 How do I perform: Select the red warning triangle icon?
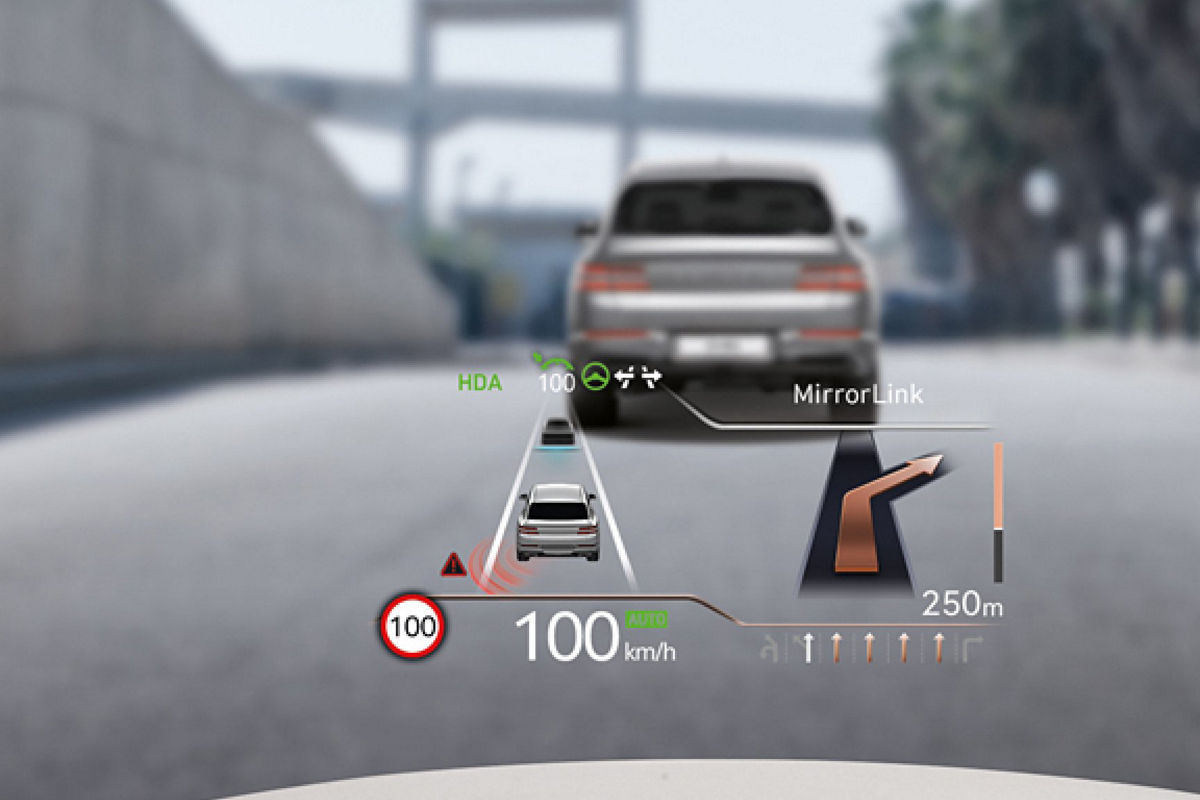pos(454,565)
